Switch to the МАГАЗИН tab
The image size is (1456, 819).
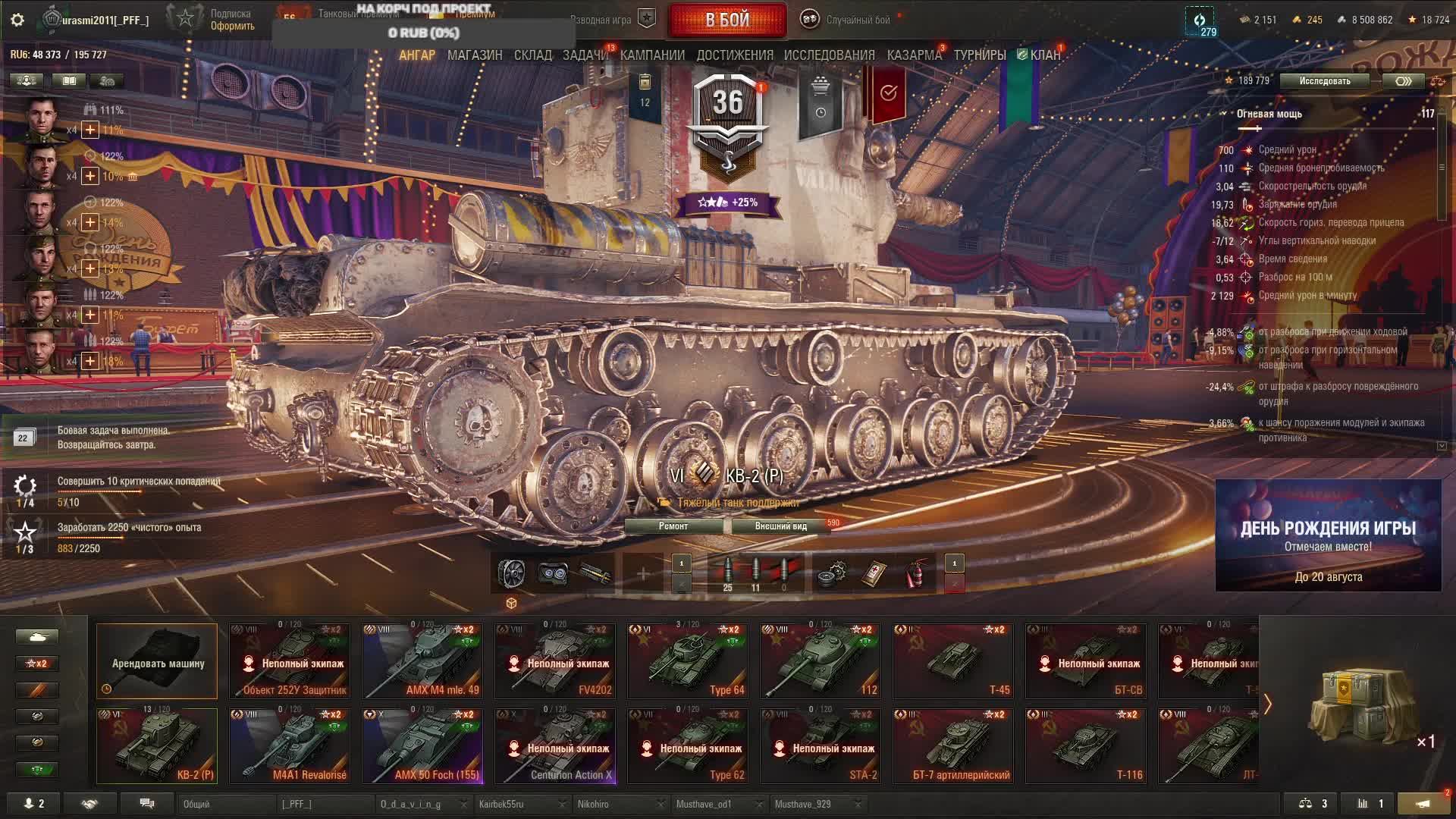pyautogui.click(x=475, y=55)
